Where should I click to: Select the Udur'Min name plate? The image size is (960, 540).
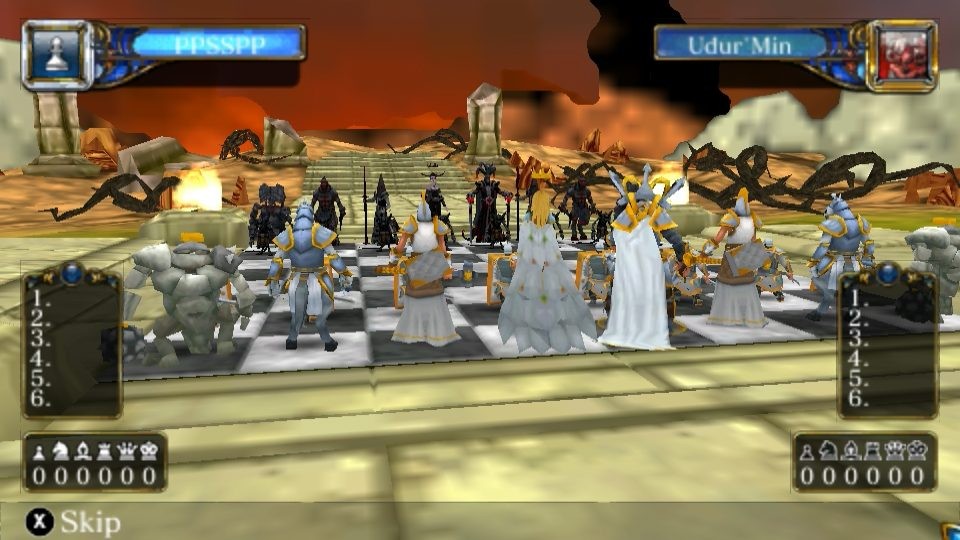point(741,44)
